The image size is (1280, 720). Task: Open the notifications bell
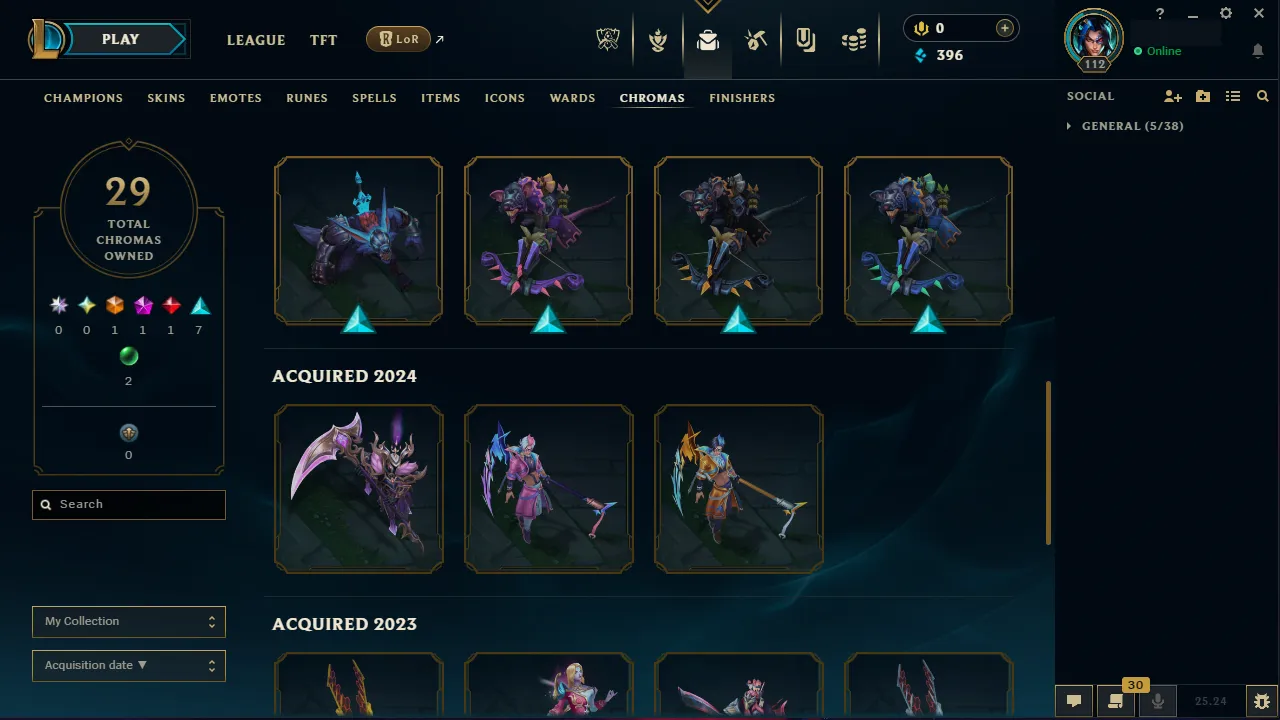coord(1258,51)
